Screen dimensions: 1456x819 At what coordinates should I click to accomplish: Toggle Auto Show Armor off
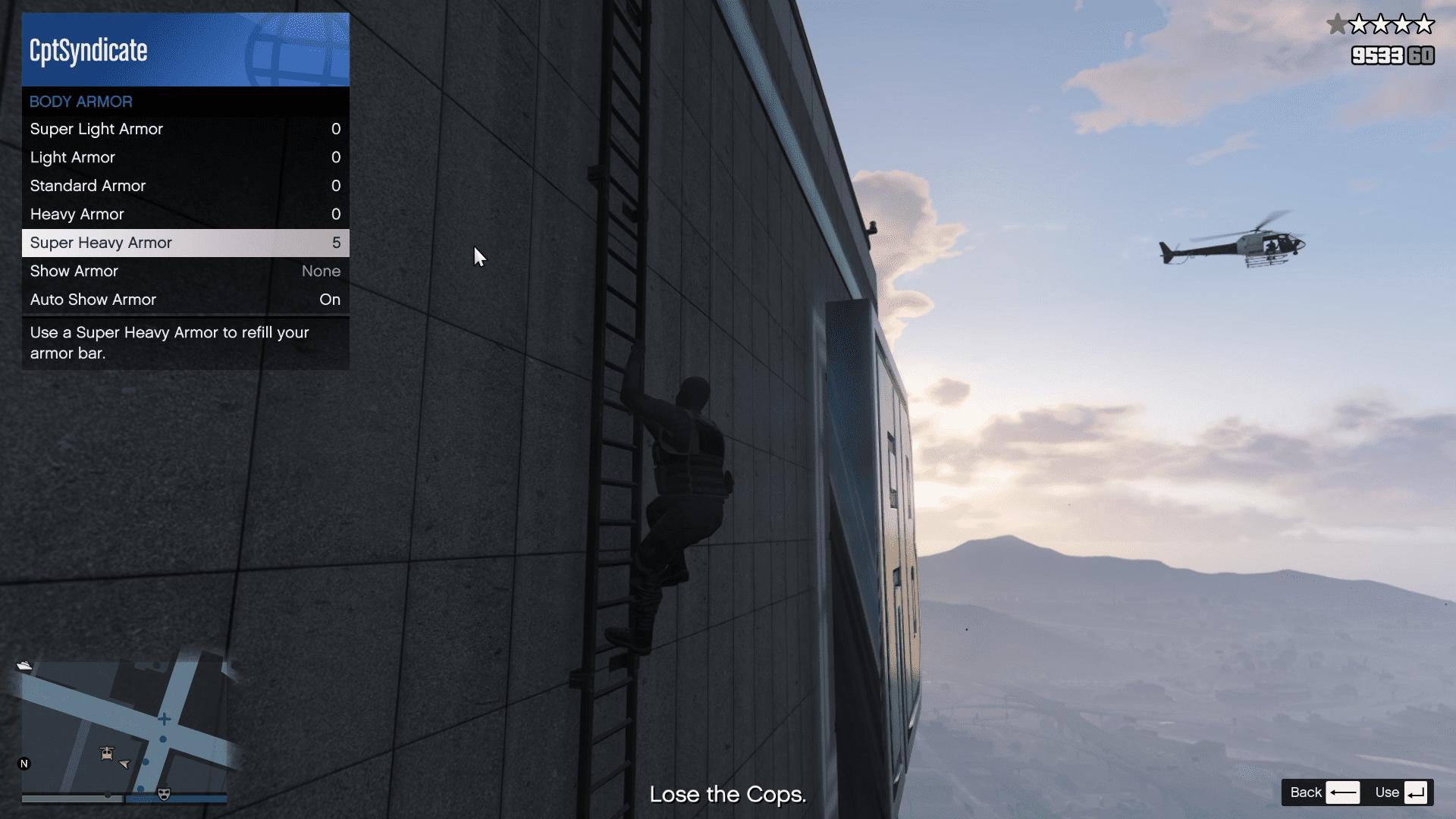click(185, 300)
